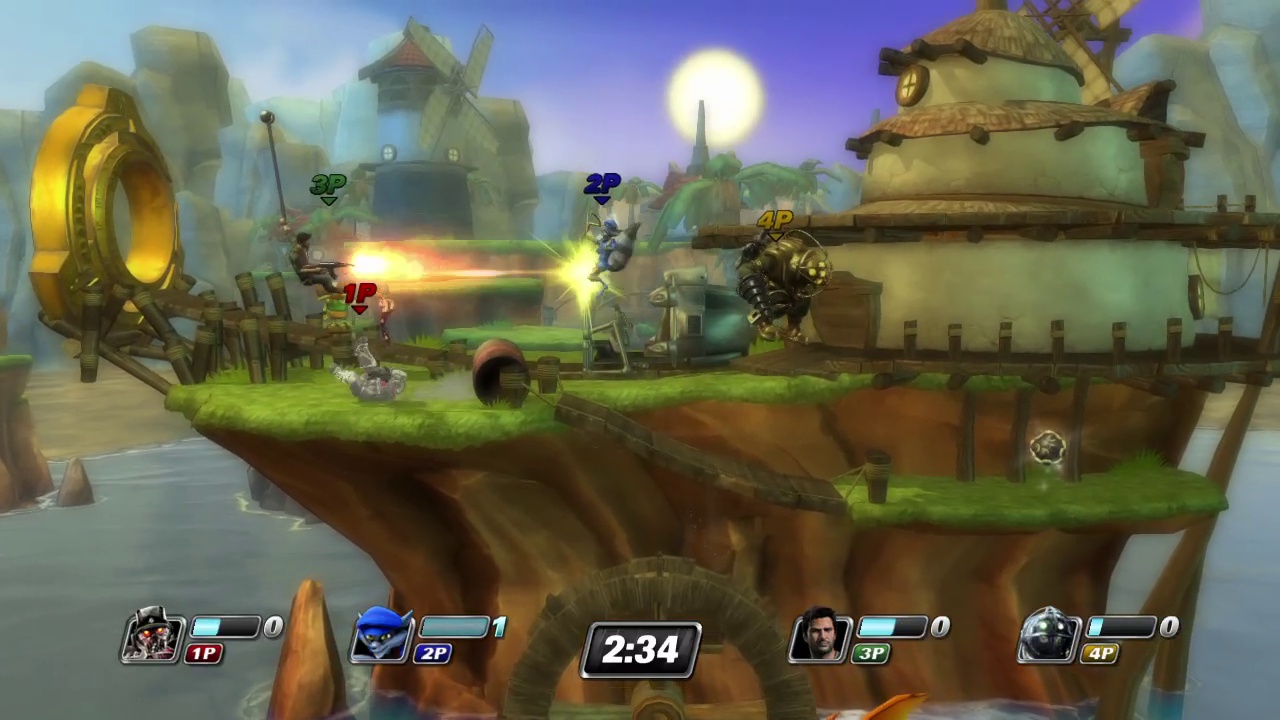The height and width of the screenshot is (720, 1280).
Task: Click the match timer showing 2:34
Action: click(x=640, y=650)
